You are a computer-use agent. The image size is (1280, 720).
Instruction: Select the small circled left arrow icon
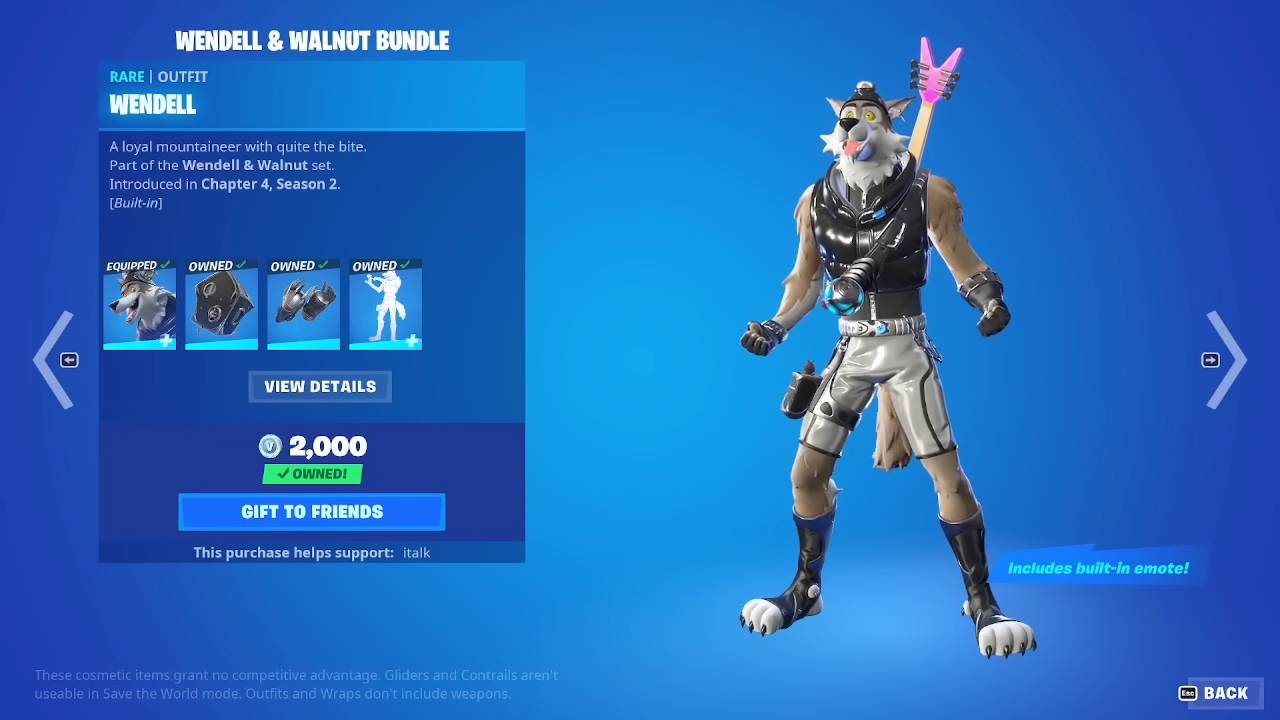point(68,360)
